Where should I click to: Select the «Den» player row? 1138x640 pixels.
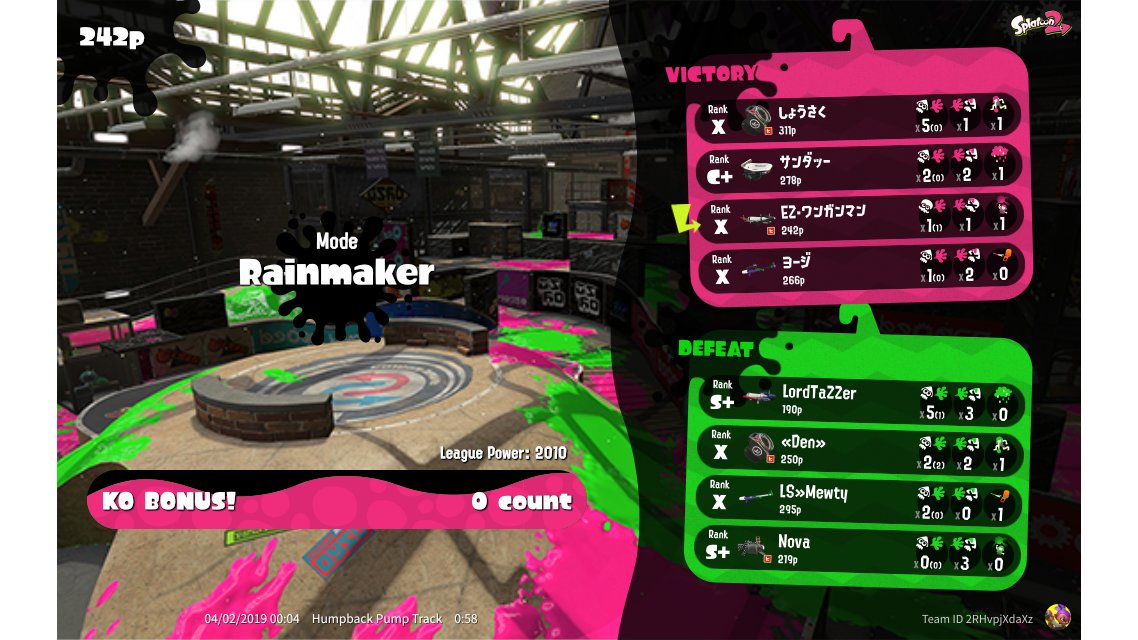tap(859, 450)
